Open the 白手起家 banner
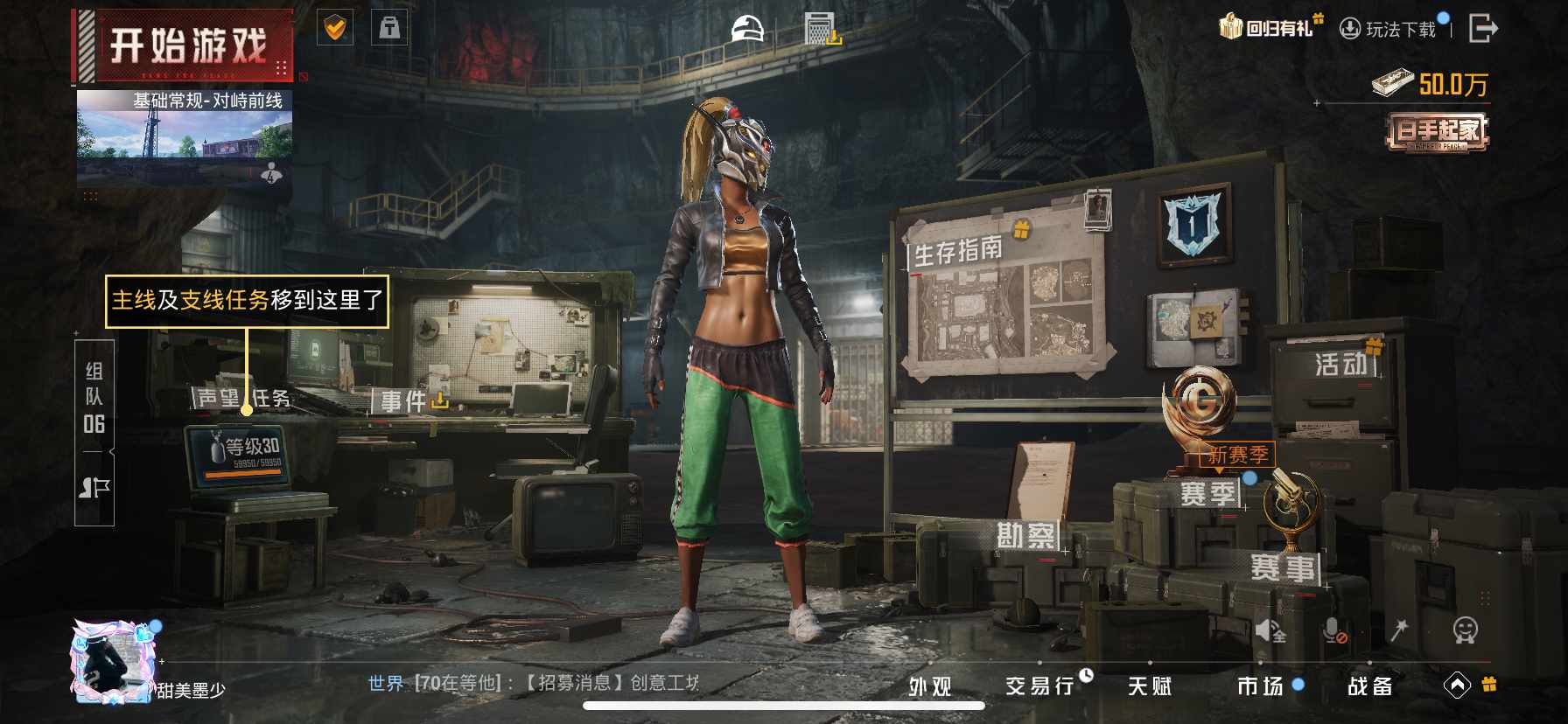 pos(1438,132)
